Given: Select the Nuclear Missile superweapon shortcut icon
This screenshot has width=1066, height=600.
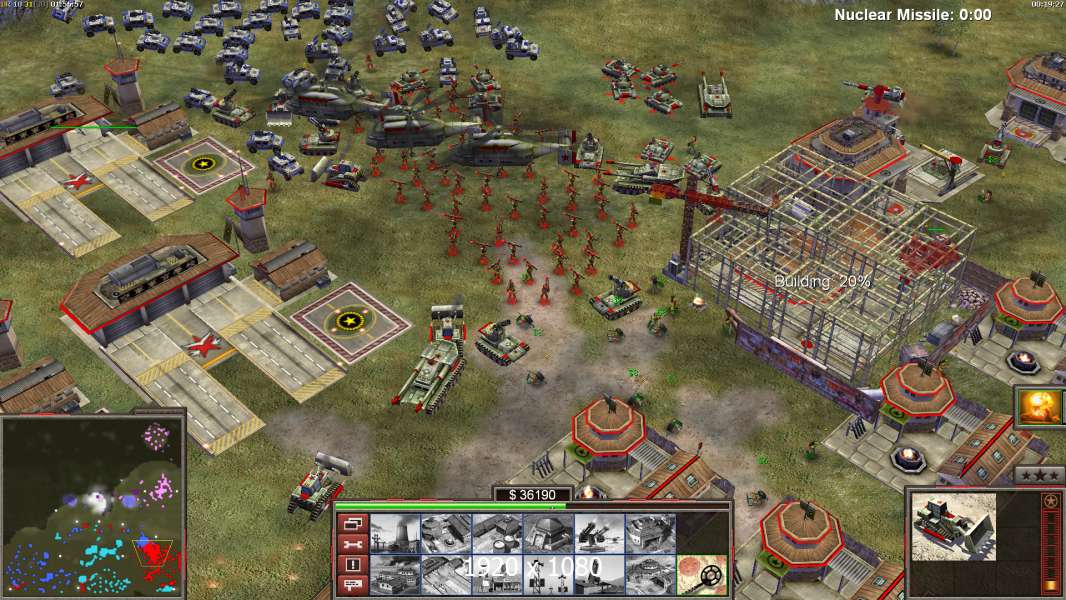Looking at the screenshot, I should pos(1040,408).
